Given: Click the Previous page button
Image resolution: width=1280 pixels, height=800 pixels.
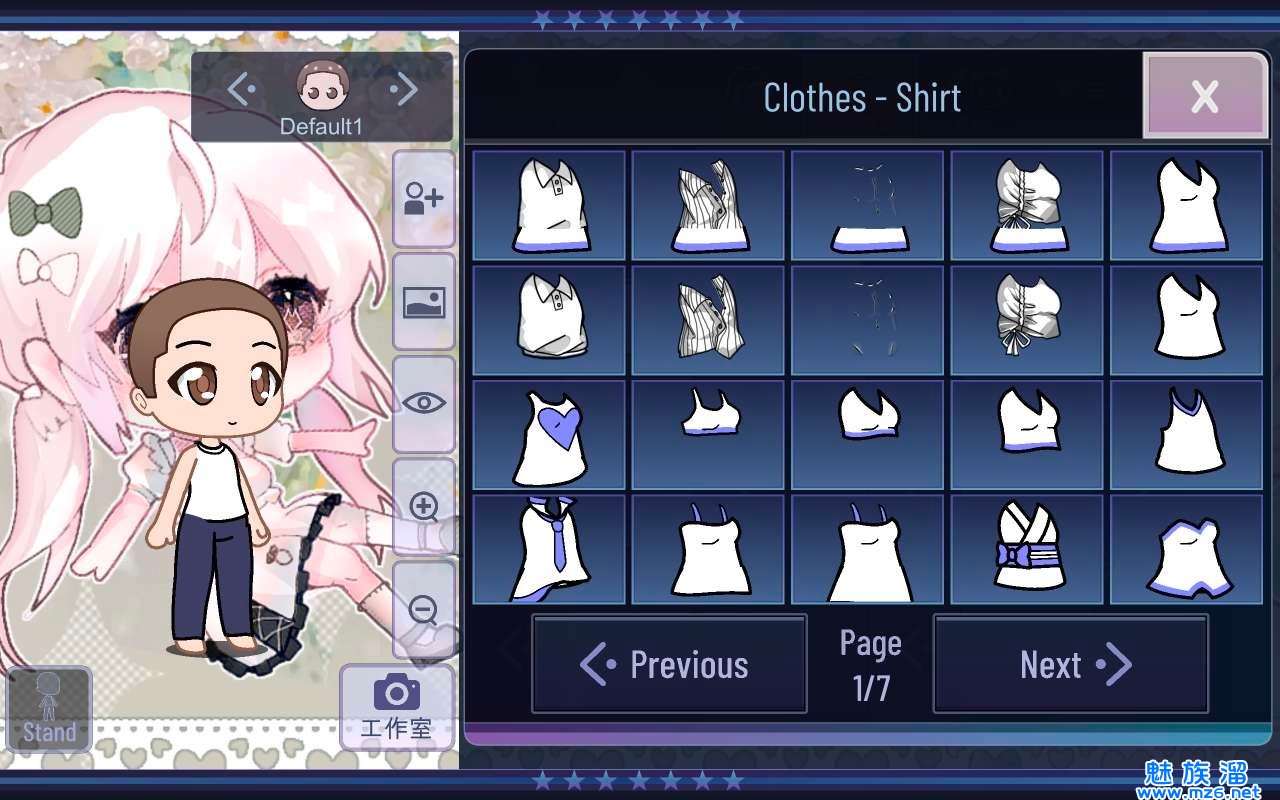Looking at the screenshot, I should pos(669,664).
